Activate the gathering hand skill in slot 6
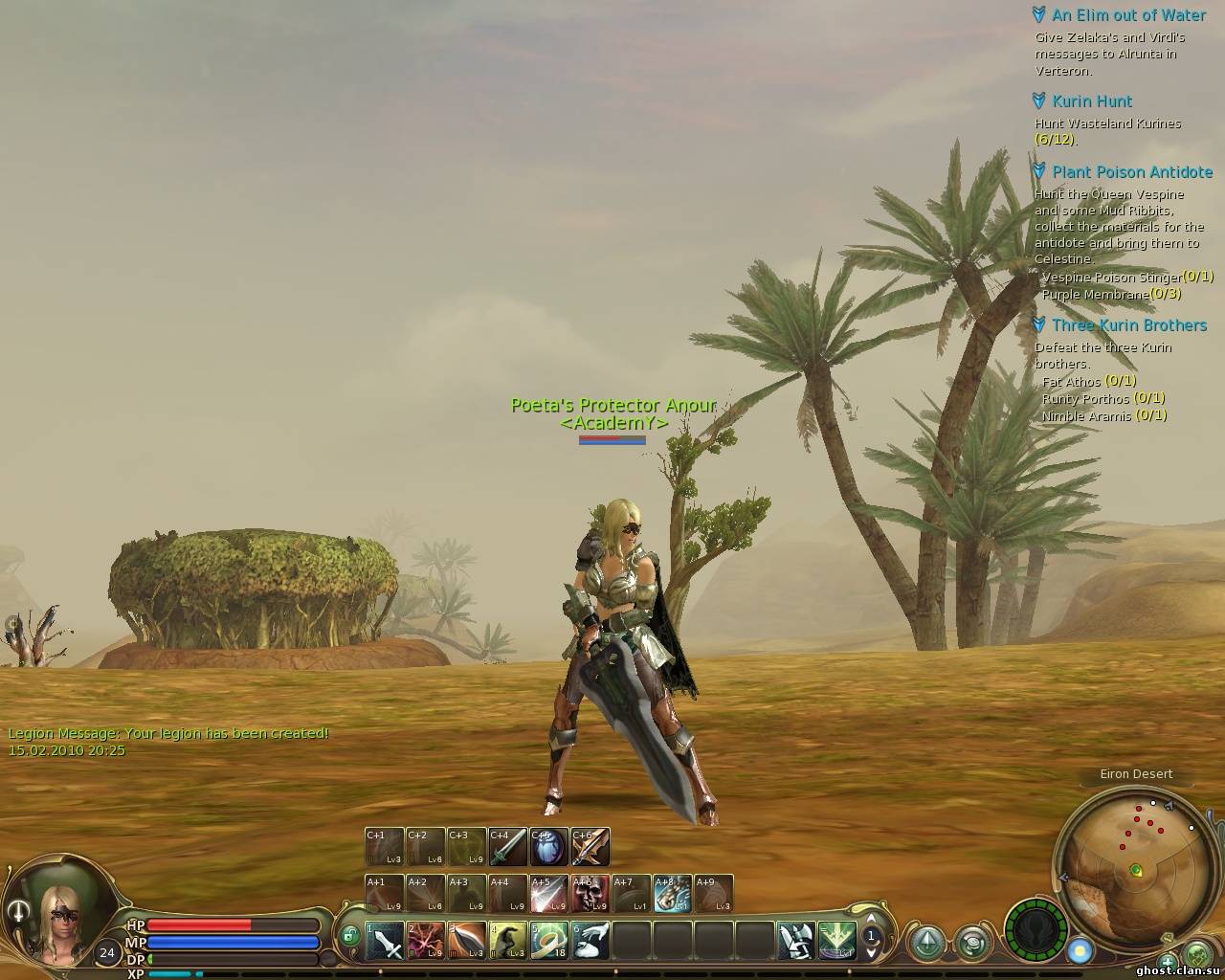Screen dimensions: 1225x980 click(590, 941)
